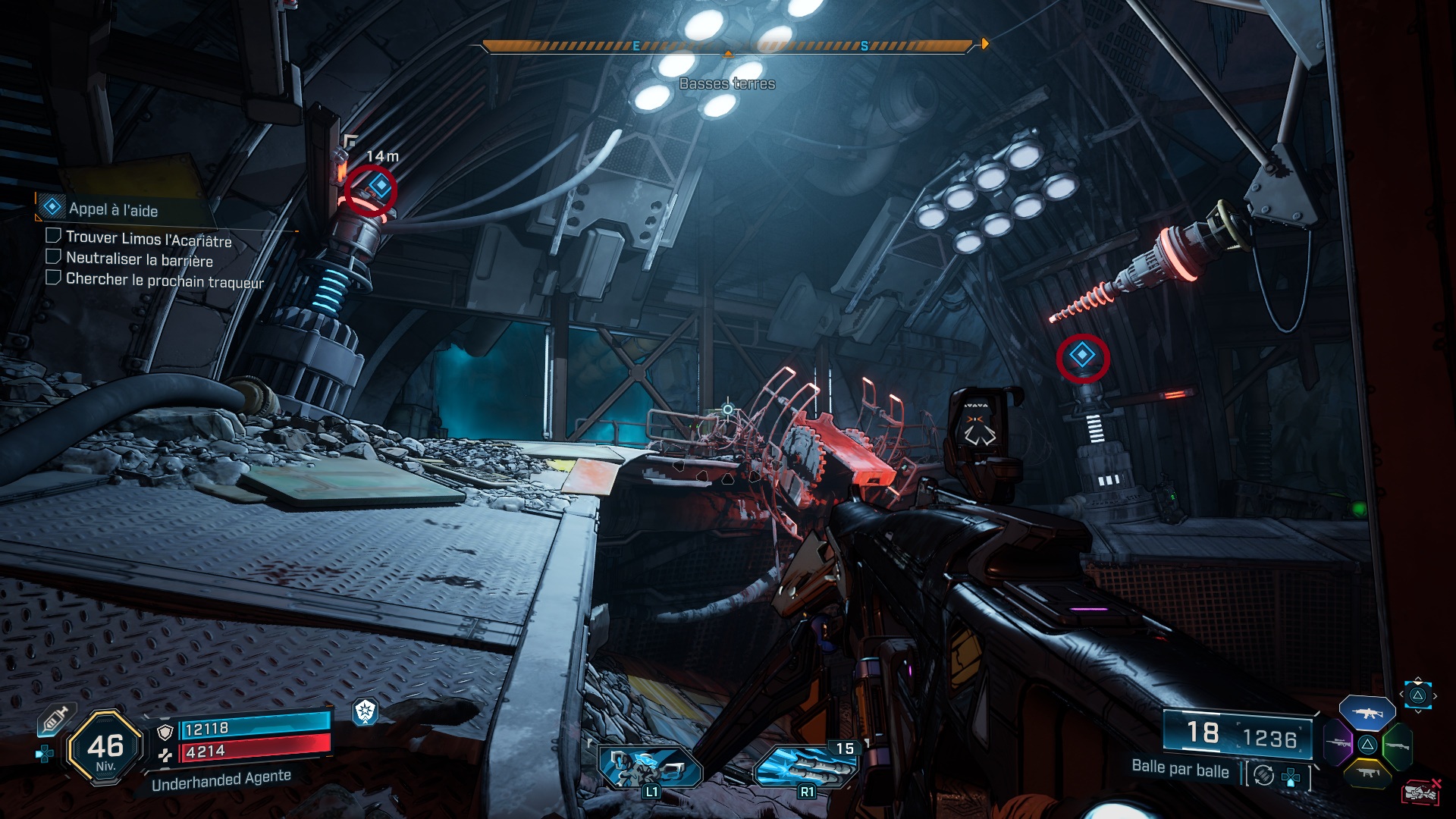This screenshot has width=1456, height=819.
Task: Activate the action skill showing a character
Action: 650,767
